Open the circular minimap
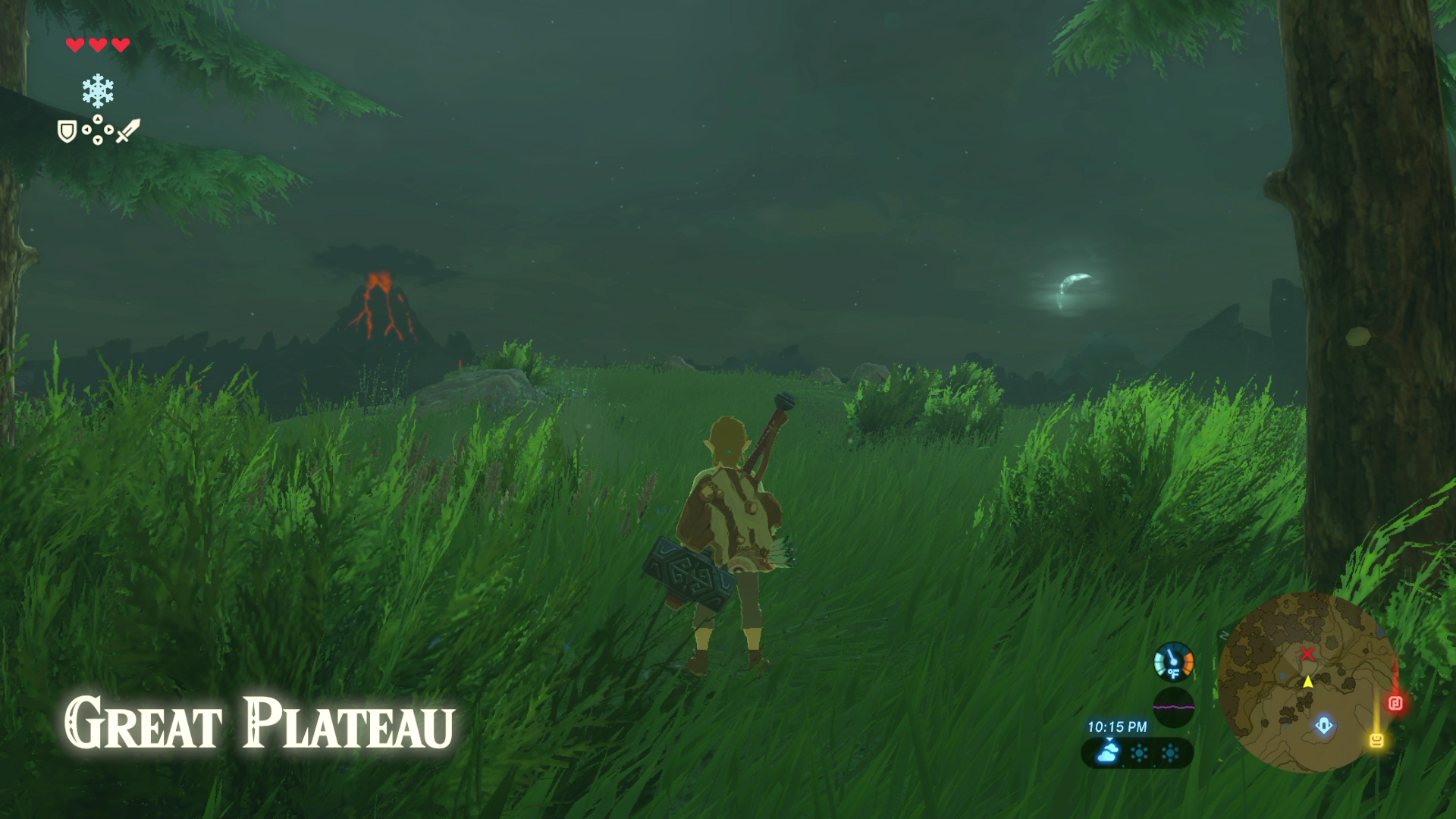Viewport: 1456px width, 819px height. click(x=1307, y=681)
